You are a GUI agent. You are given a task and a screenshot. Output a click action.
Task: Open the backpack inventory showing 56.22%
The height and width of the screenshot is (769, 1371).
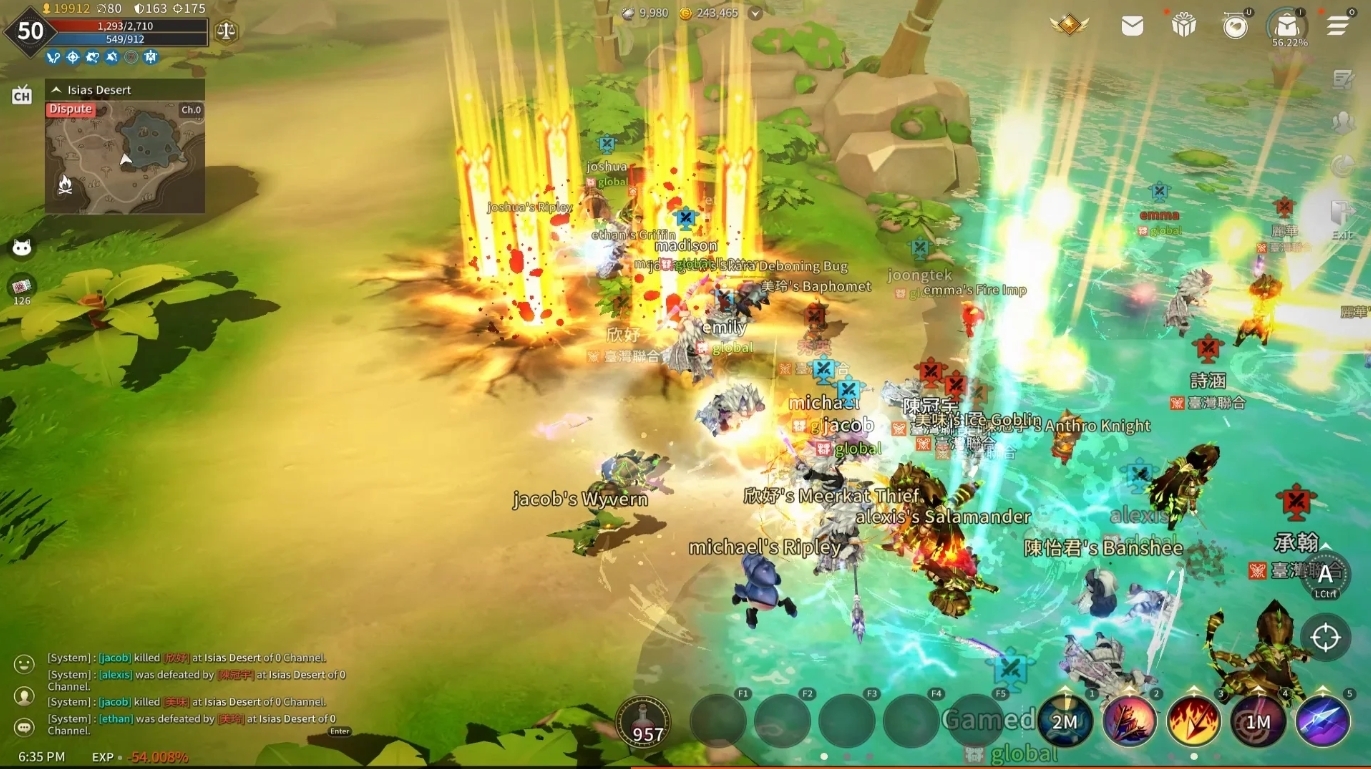click(x=1288, y=26)
